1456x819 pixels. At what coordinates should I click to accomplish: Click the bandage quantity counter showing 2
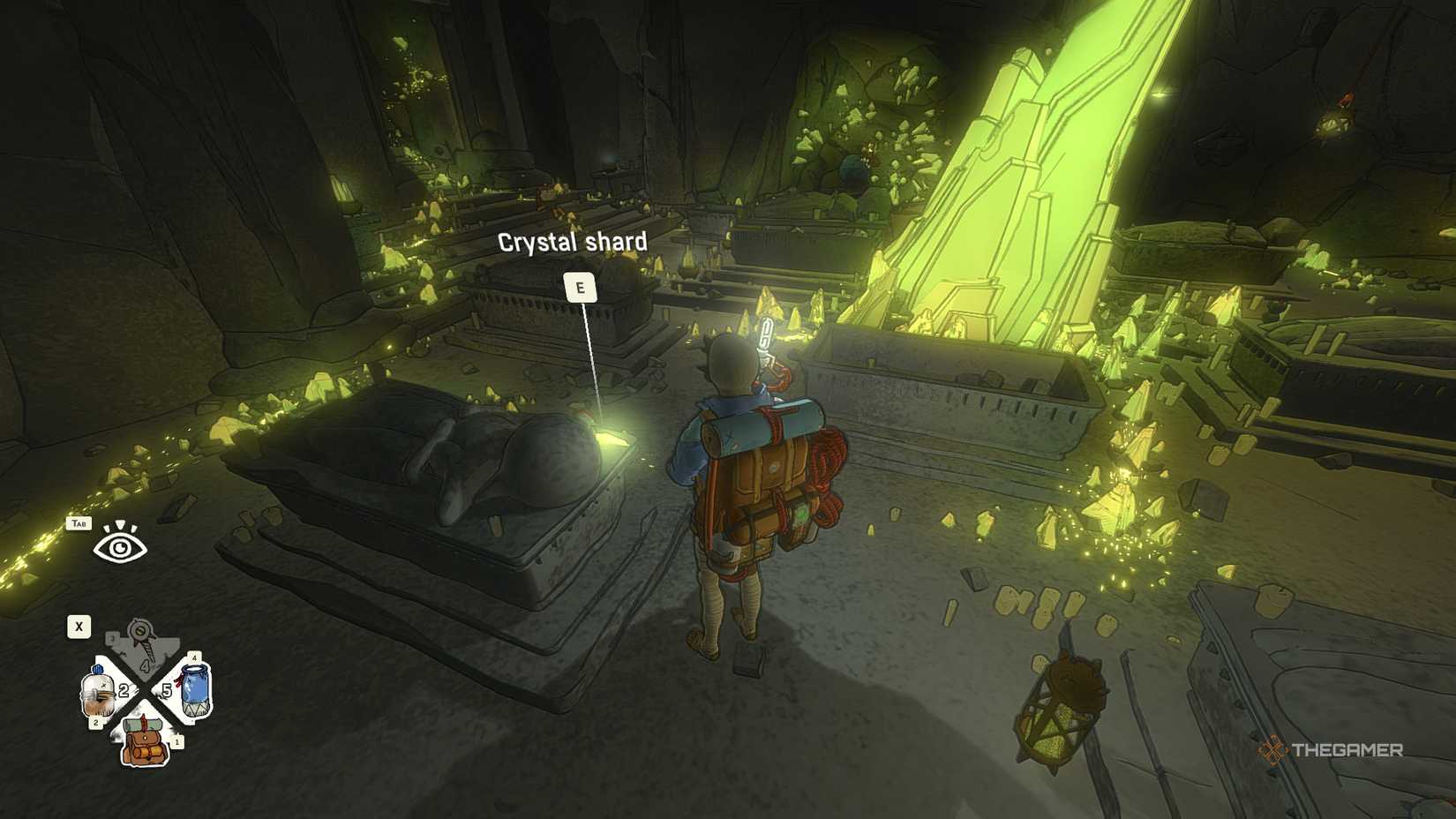(x=124, y=690)
